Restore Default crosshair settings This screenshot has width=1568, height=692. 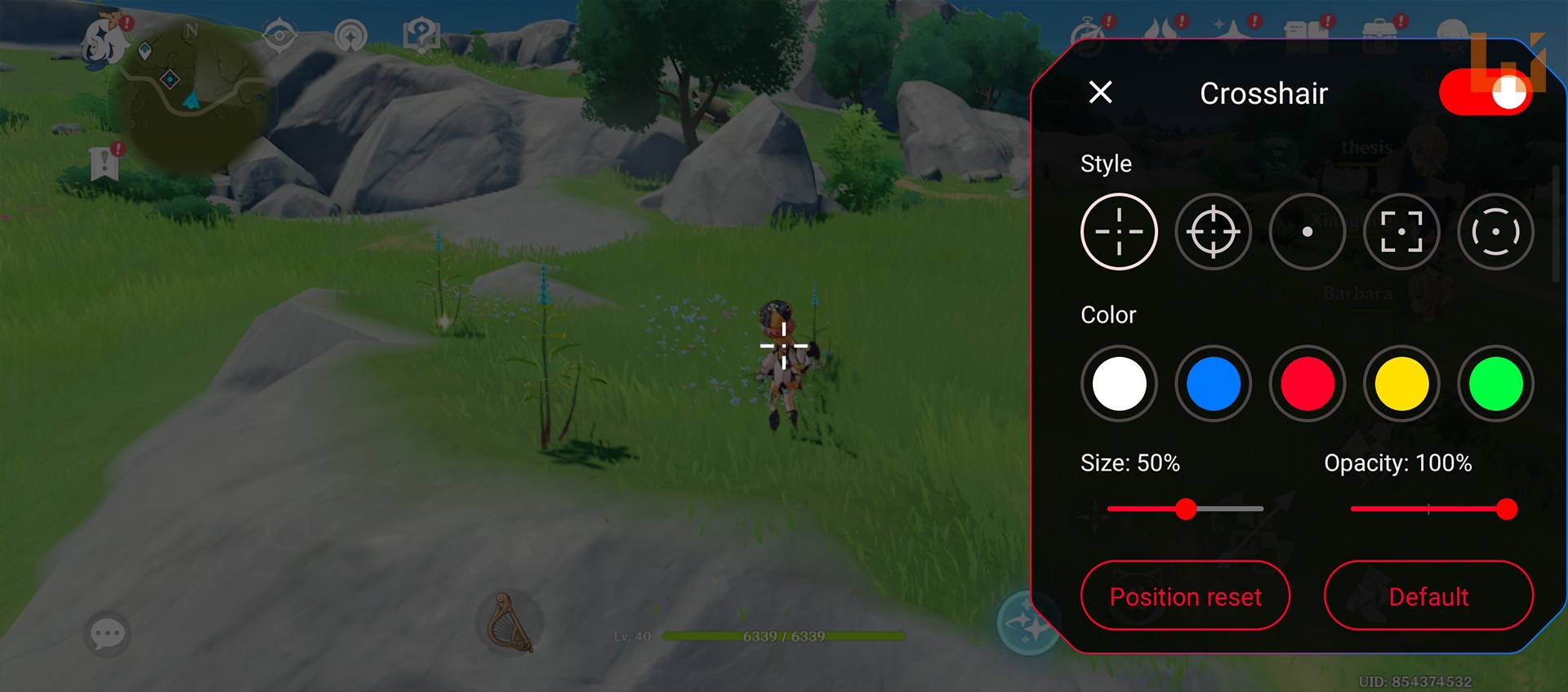click(x=1428, y=596)
